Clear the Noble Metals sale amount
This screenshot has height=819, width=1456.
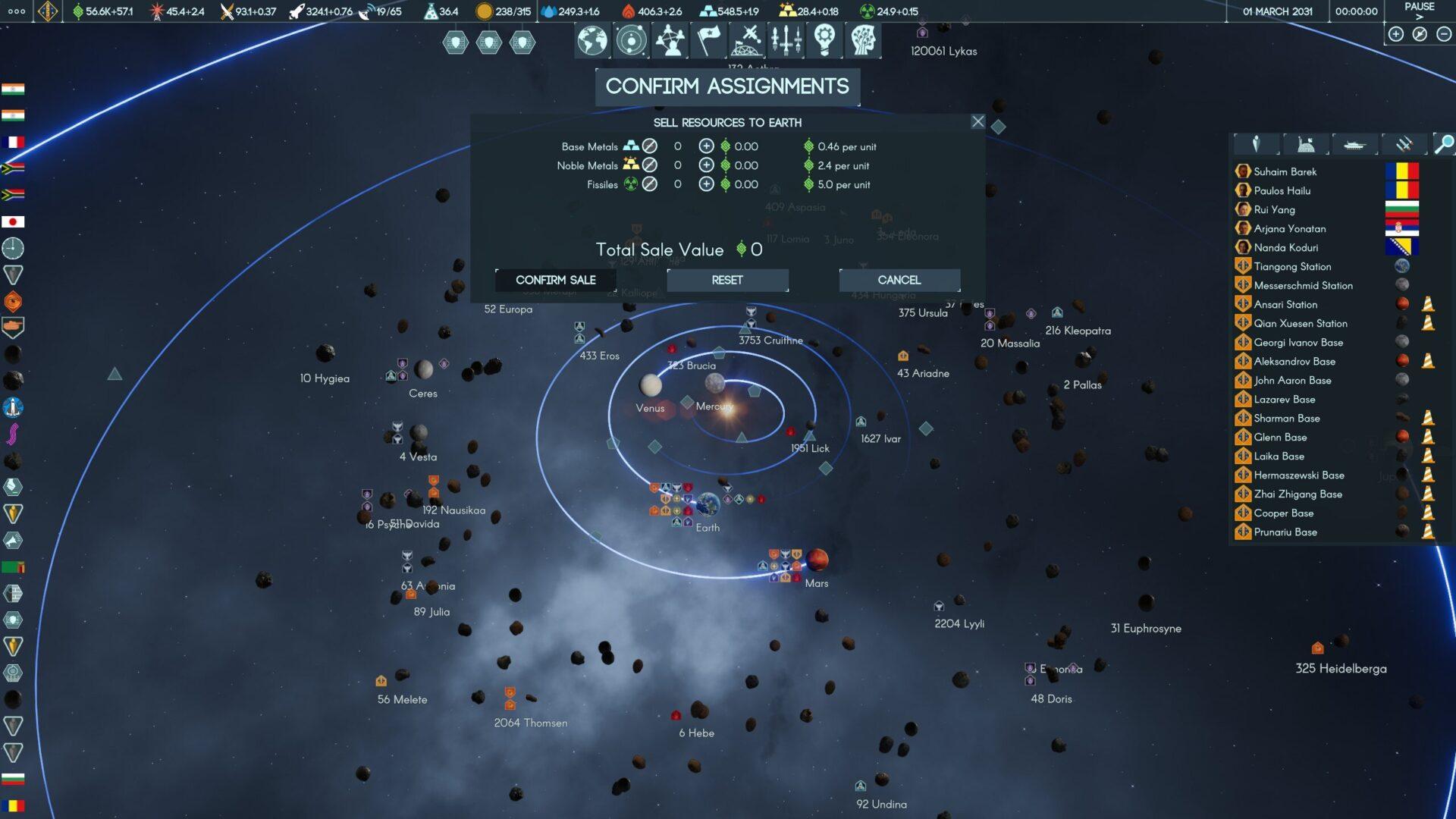tap(650, 165)
